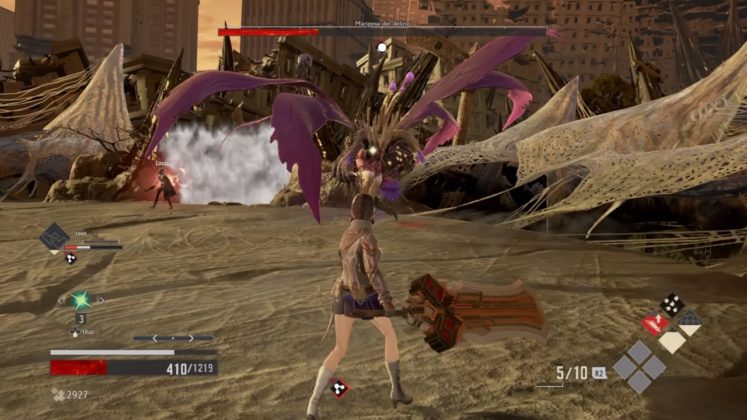Image resolution: width=747 pixels, height=420 pixels.
Task: Click the right arrow beside the green star item
Action: (101, 299)
